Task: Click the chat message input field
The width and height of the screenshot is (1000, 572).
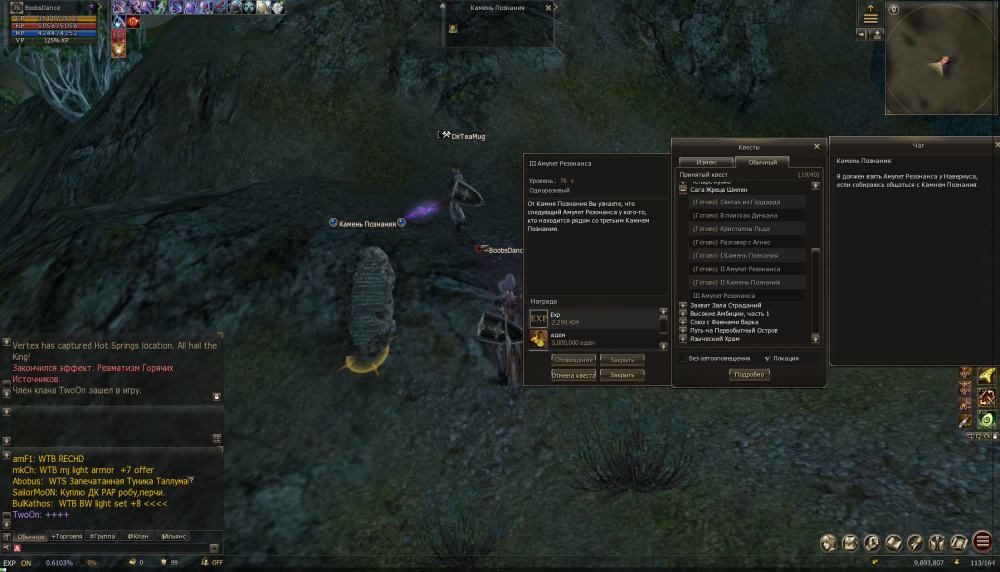Action: [110, 548]
